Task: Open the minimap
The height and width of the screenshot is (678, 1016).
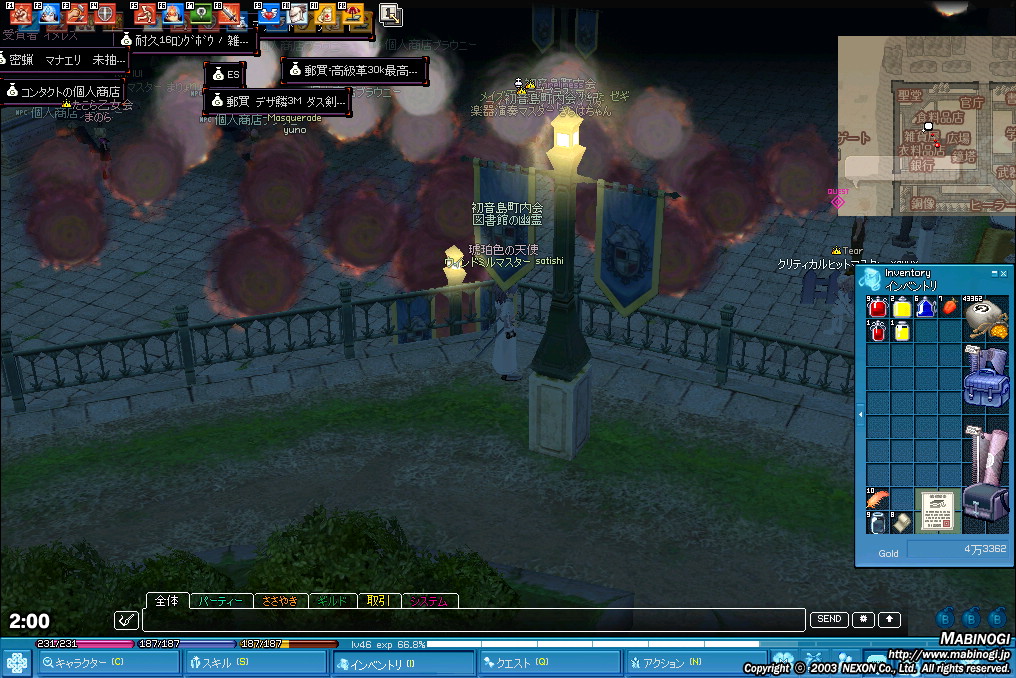Action: point(925,125)
